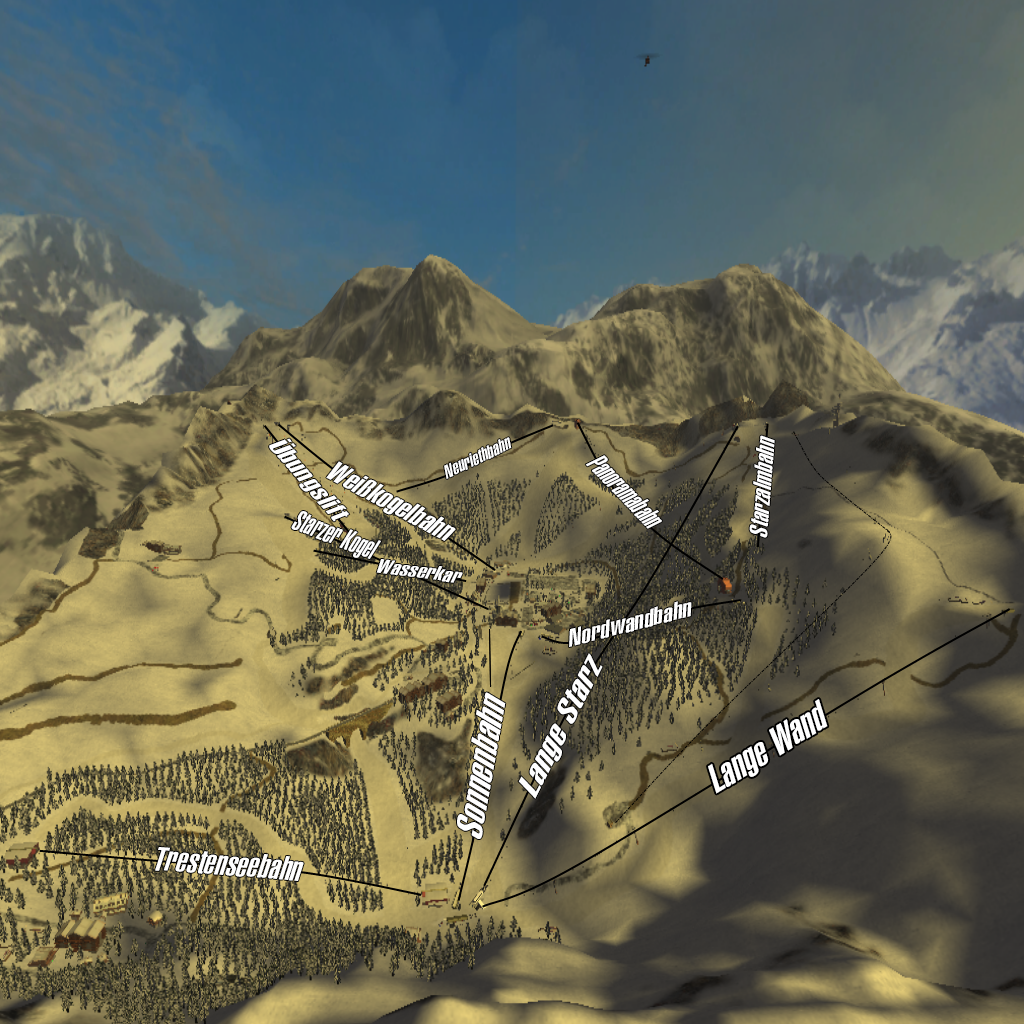The height and width of the screenshot is (1024, 1024).
Task: Select the Wasserkar lift label
Action: pyautogui.click(x=419, y=571)
